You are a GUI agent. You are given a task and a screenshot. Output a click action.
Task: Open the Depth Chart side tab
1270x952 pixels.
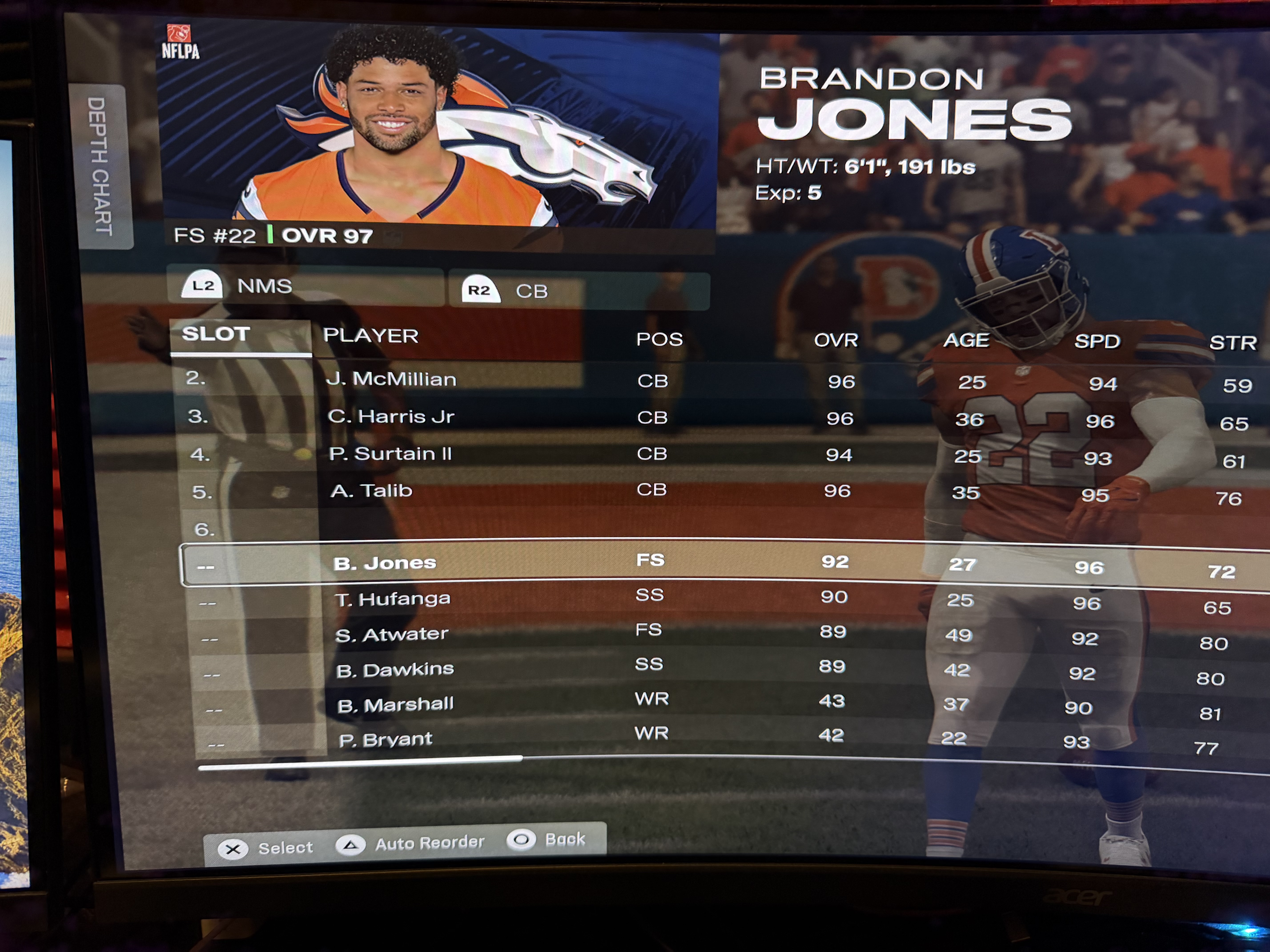tap(100, 166)
